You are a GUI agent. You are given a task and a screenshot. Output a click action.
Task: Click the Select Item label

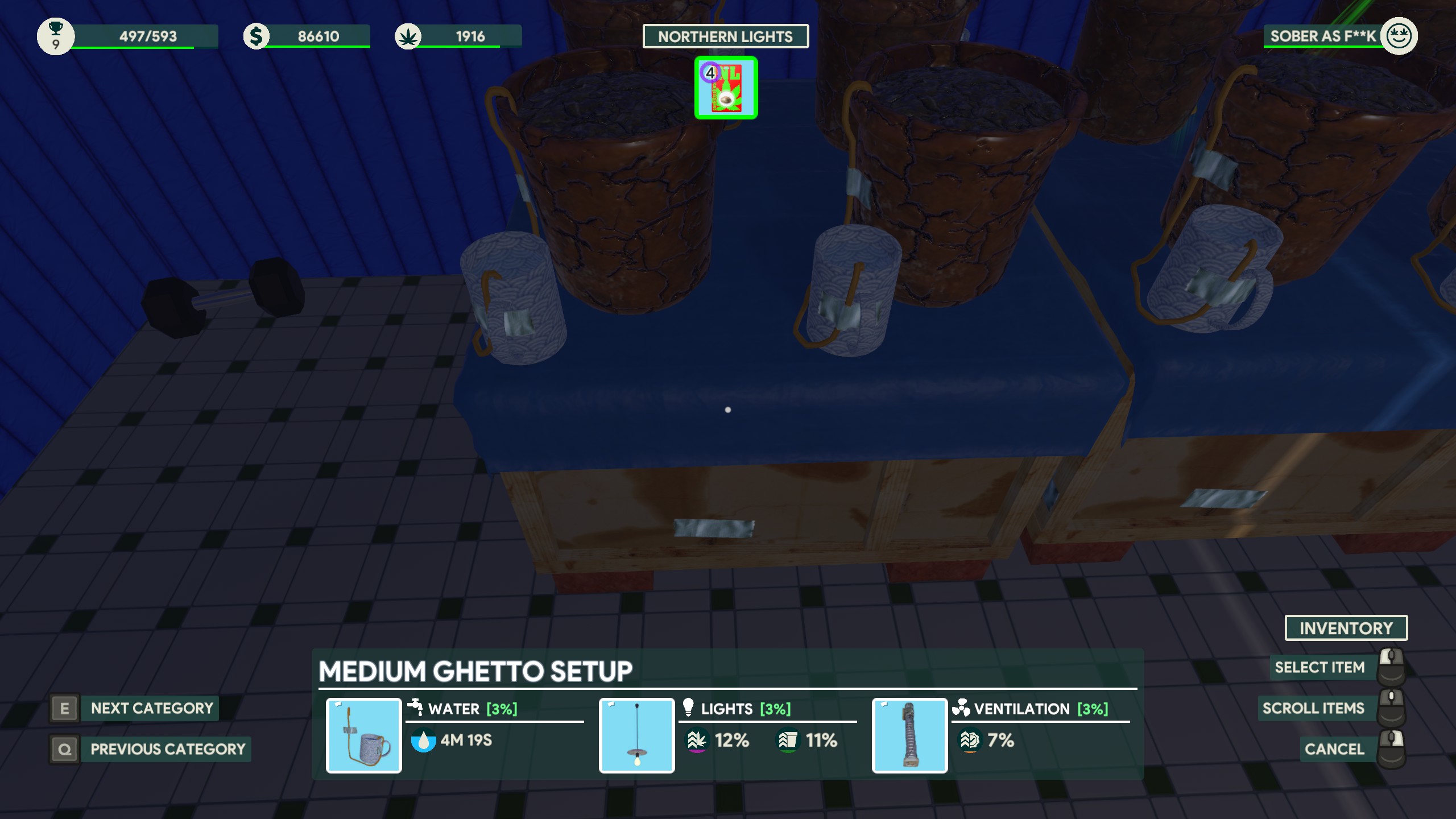[1319, 668]
